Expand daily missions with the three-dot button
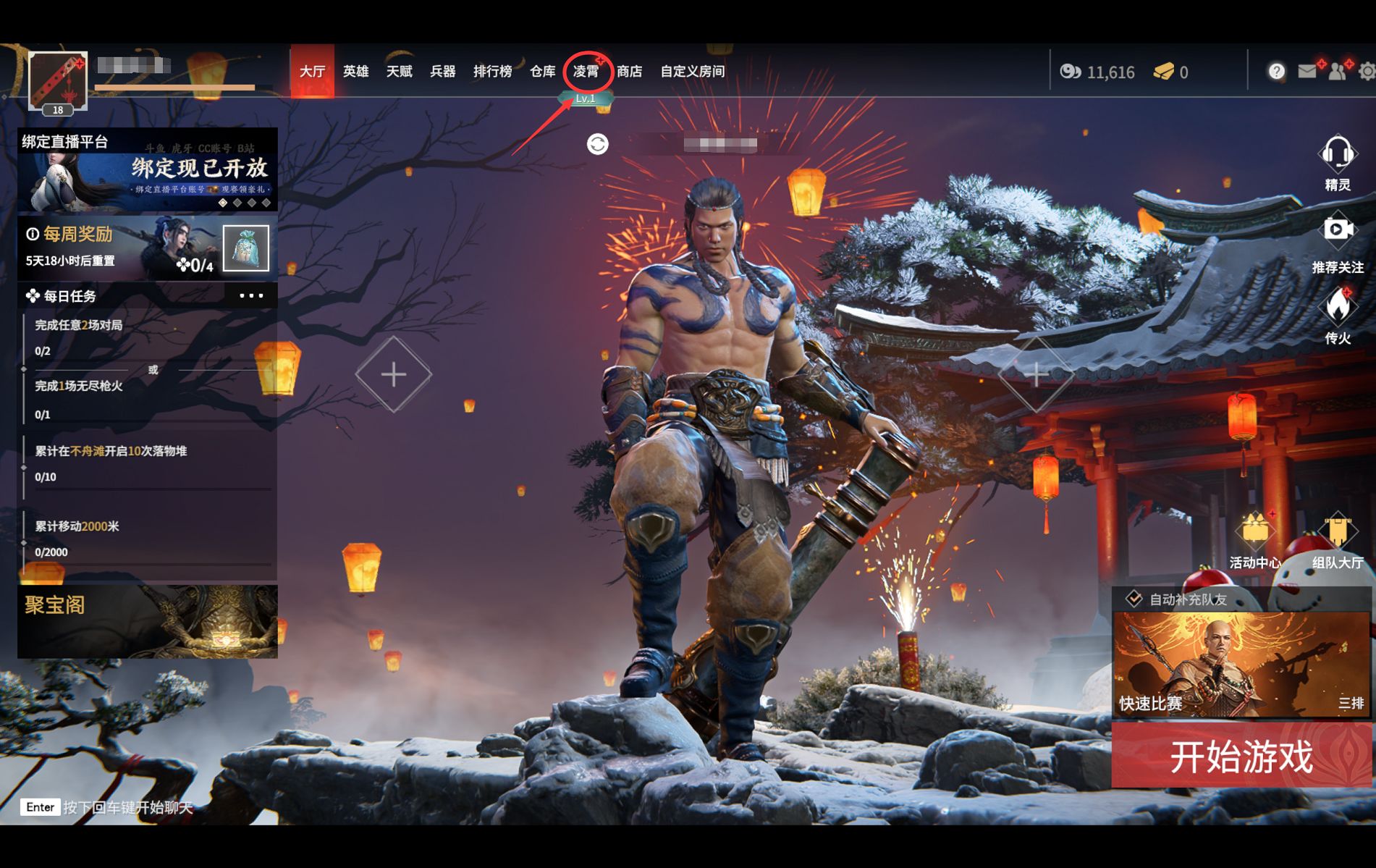Screen dimensions: 1376x868 coord(251,295)
